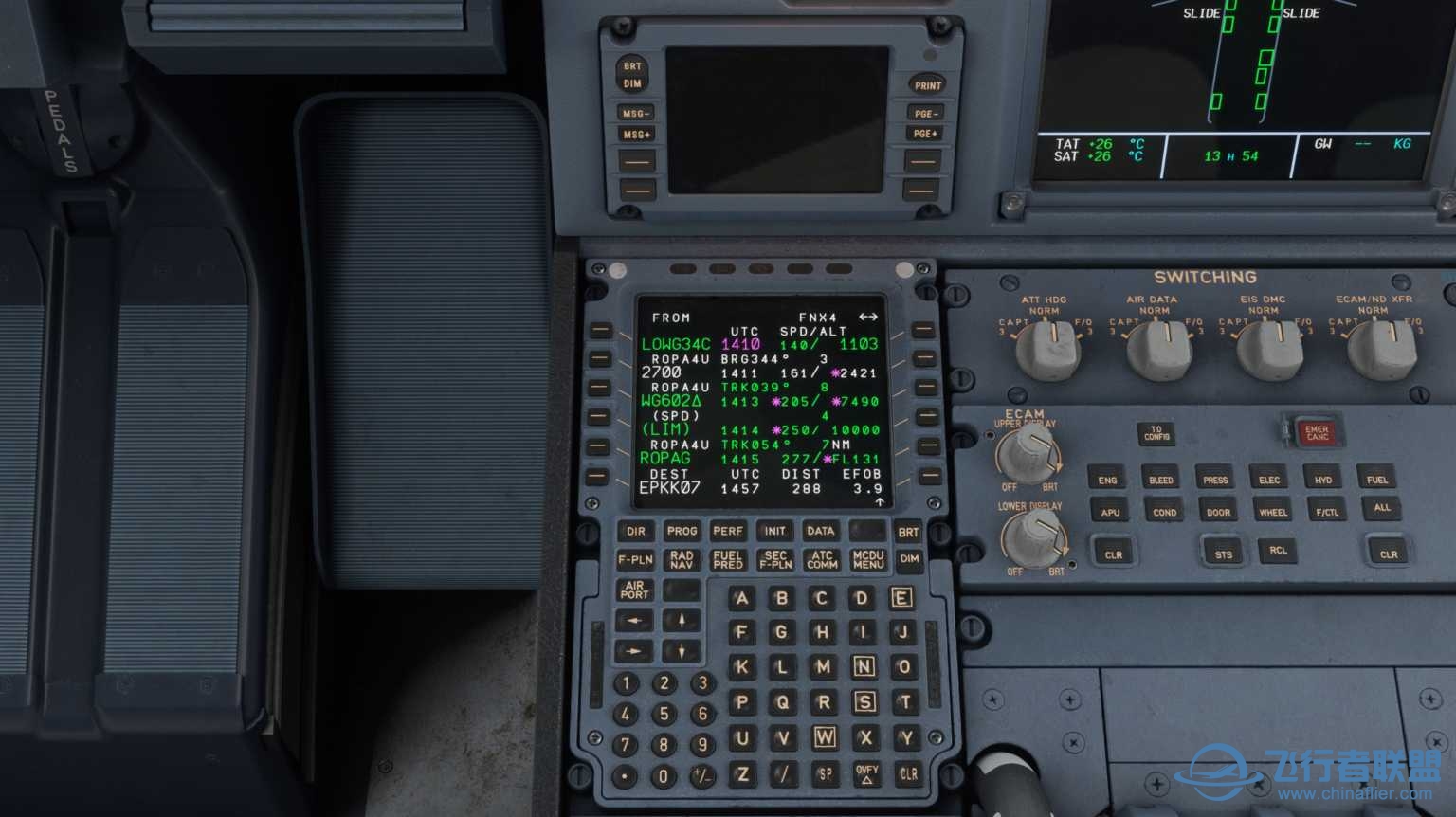Open the PROG page on the MCDU
The width and height of the screenshot is (1456, 817).
click(681, 531)
